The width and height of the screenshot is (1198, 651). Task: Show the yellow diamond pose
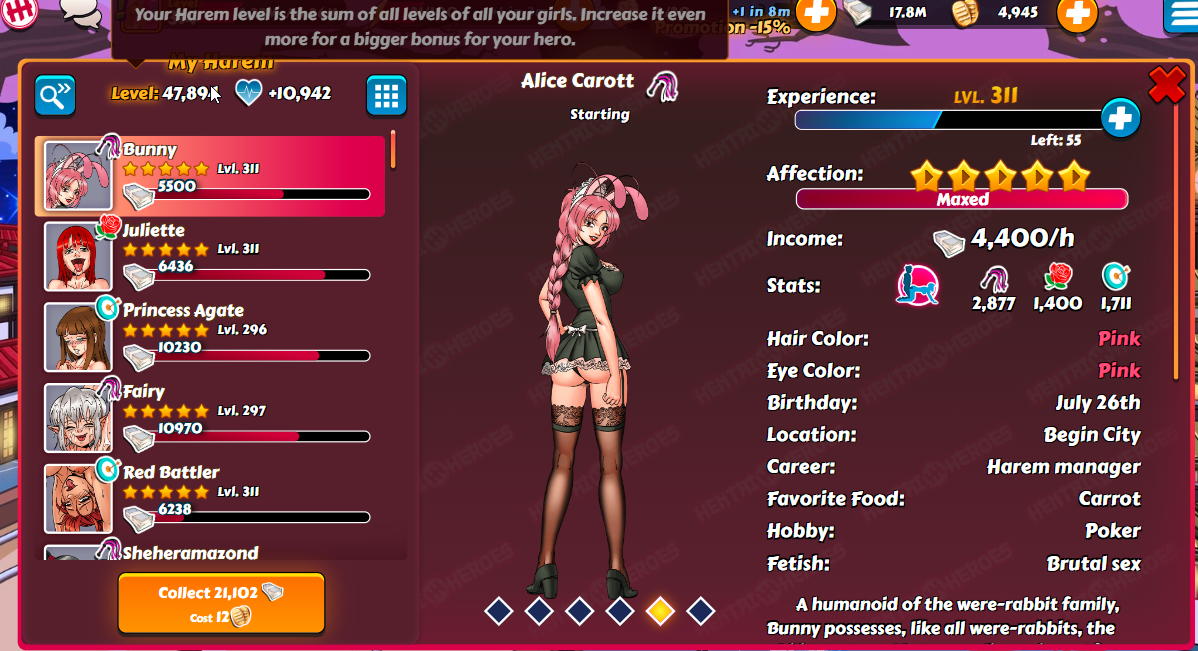659,610
